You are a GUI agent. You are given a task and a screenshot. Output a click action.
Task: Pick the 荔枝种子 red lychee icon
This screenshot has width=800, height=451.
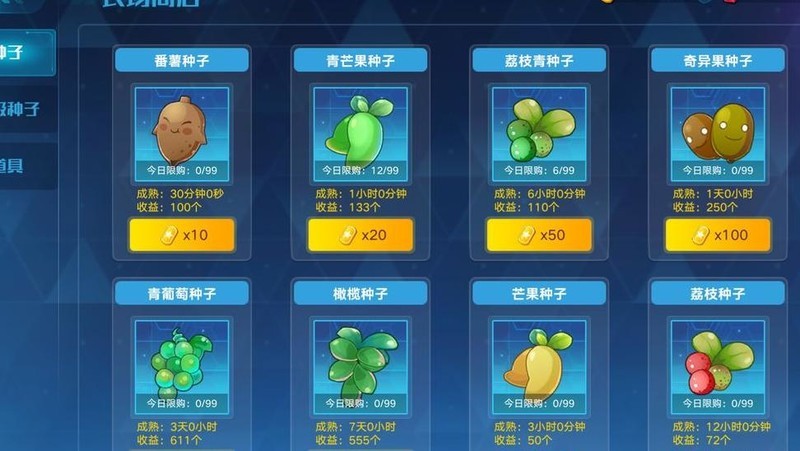pos(718,358)
